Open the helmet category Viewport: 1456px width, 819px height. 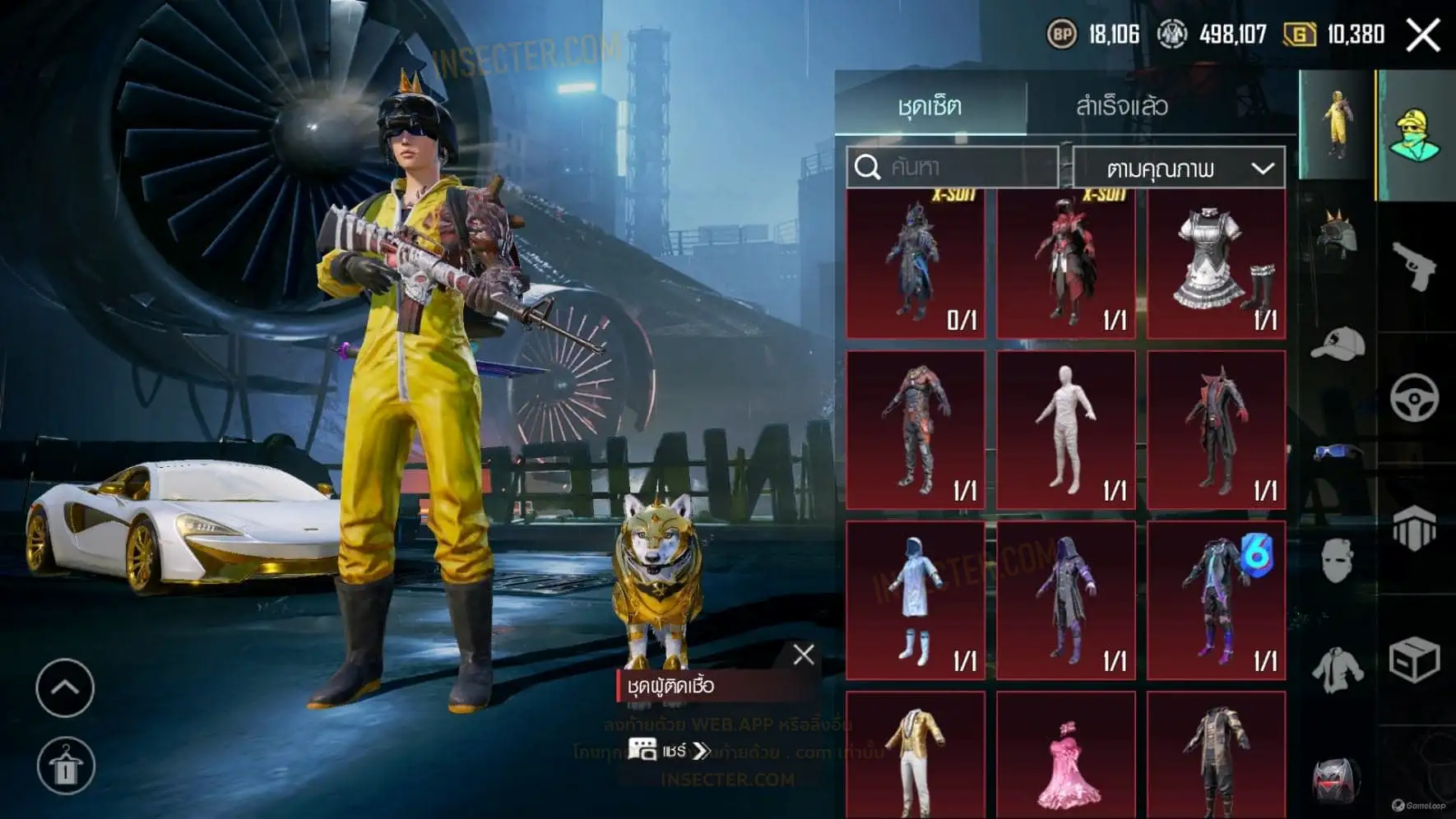pos(1337,234)
